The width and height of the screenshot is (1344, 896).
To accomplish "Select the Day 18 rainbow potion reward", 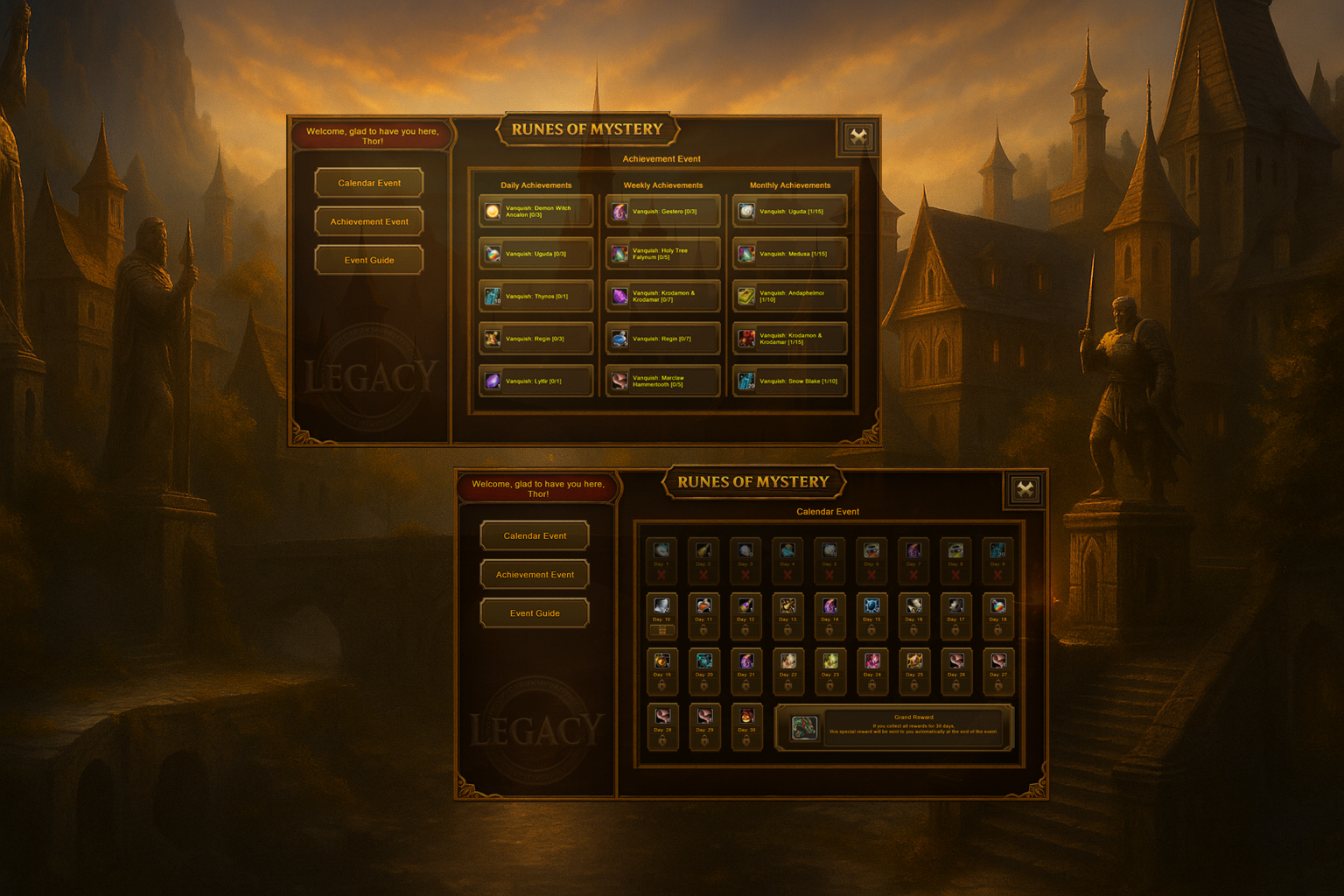I will tap(997, 612).
